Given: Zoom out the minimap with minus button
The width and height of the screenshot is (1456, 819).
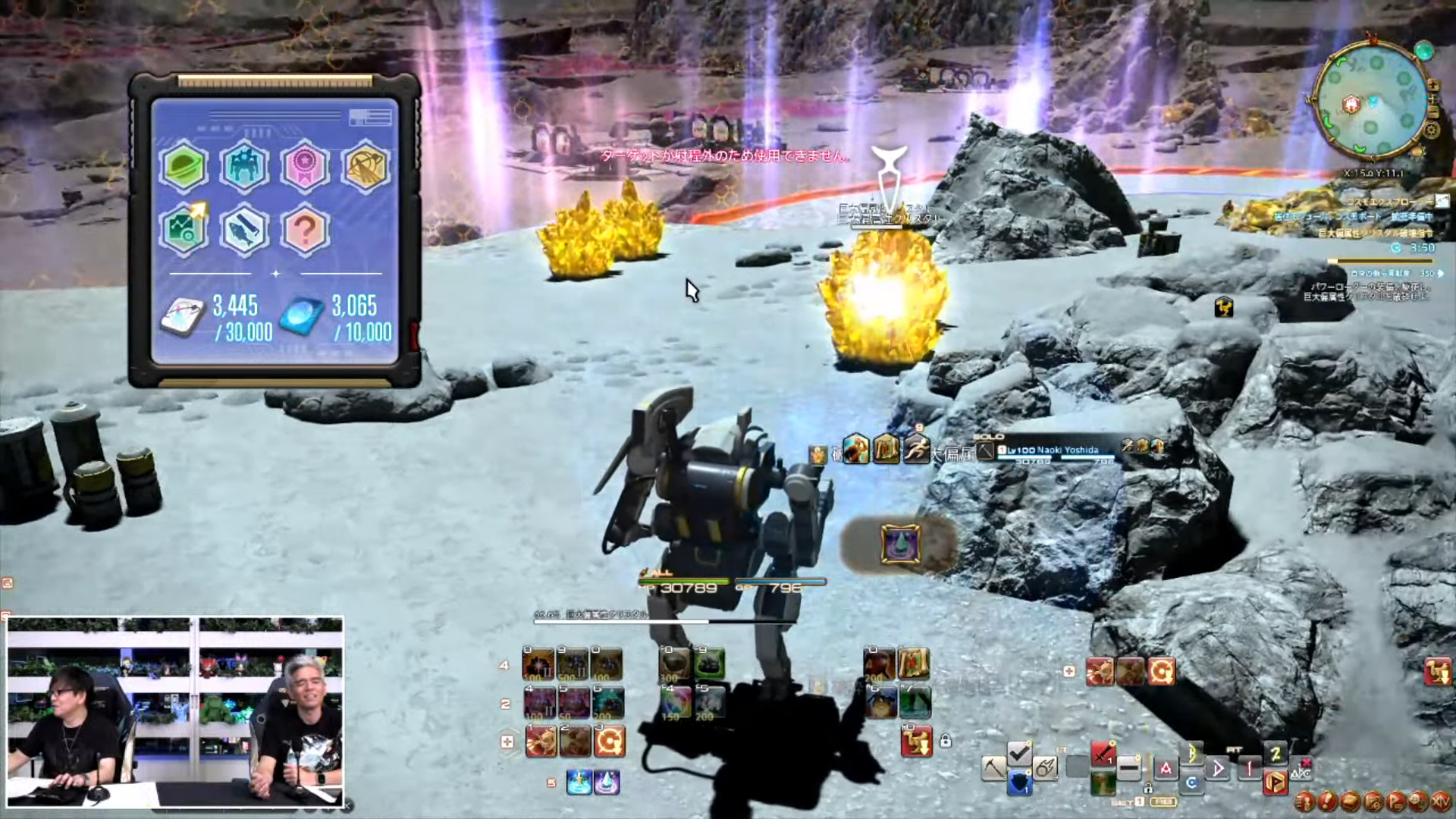Looking at the screenshot, I should point(1432,112).
